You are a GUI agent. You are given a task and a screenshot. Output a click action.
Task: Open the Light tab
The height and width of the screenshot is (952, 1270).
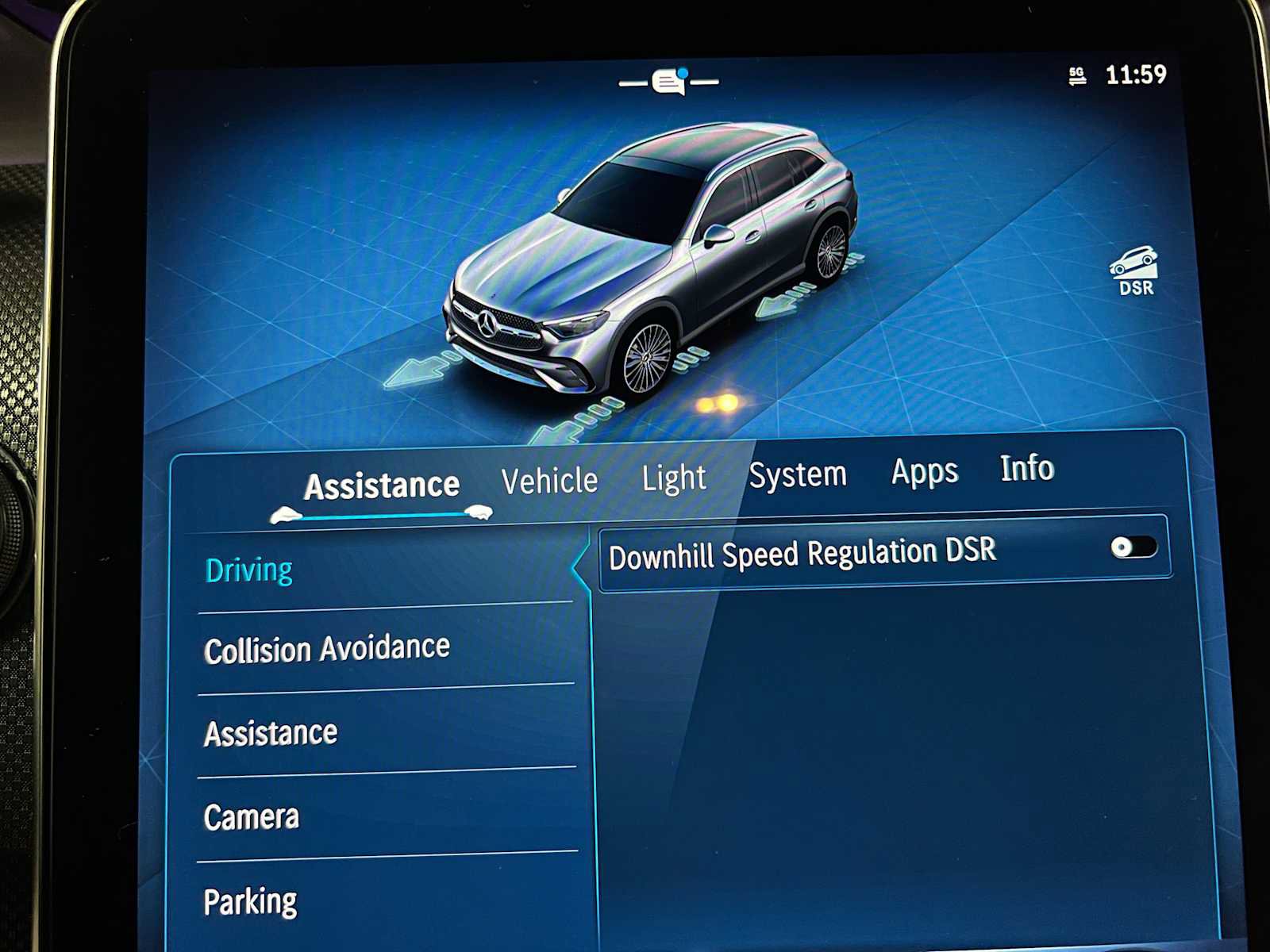click(674, 477)
